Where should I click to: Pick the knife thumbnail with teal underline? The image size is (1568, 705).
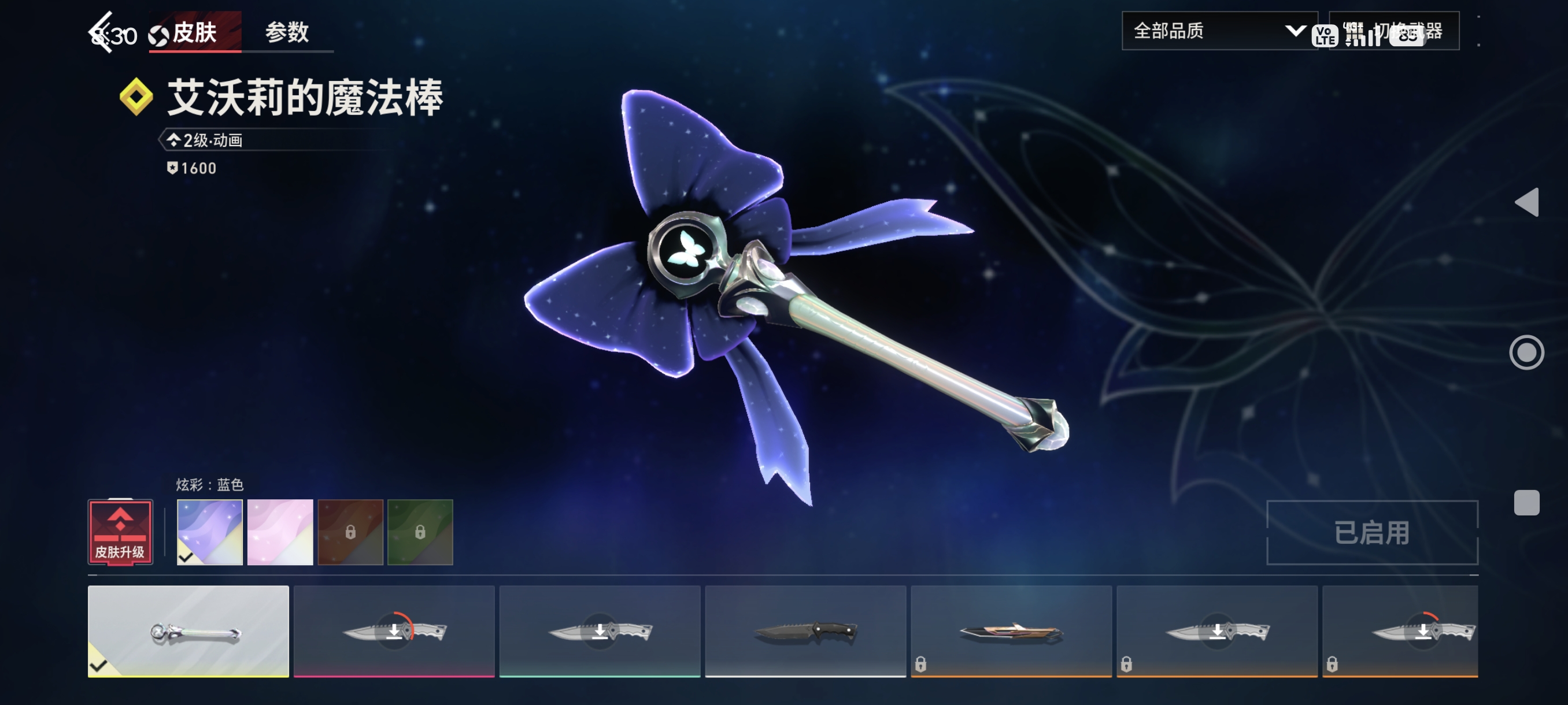point(600,631)
